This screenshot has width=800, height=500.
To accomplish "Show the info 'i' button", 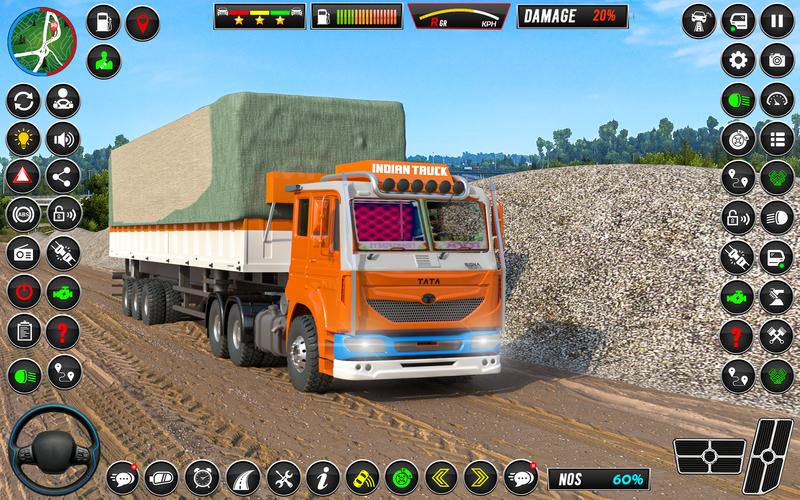I will pos(322,476).
